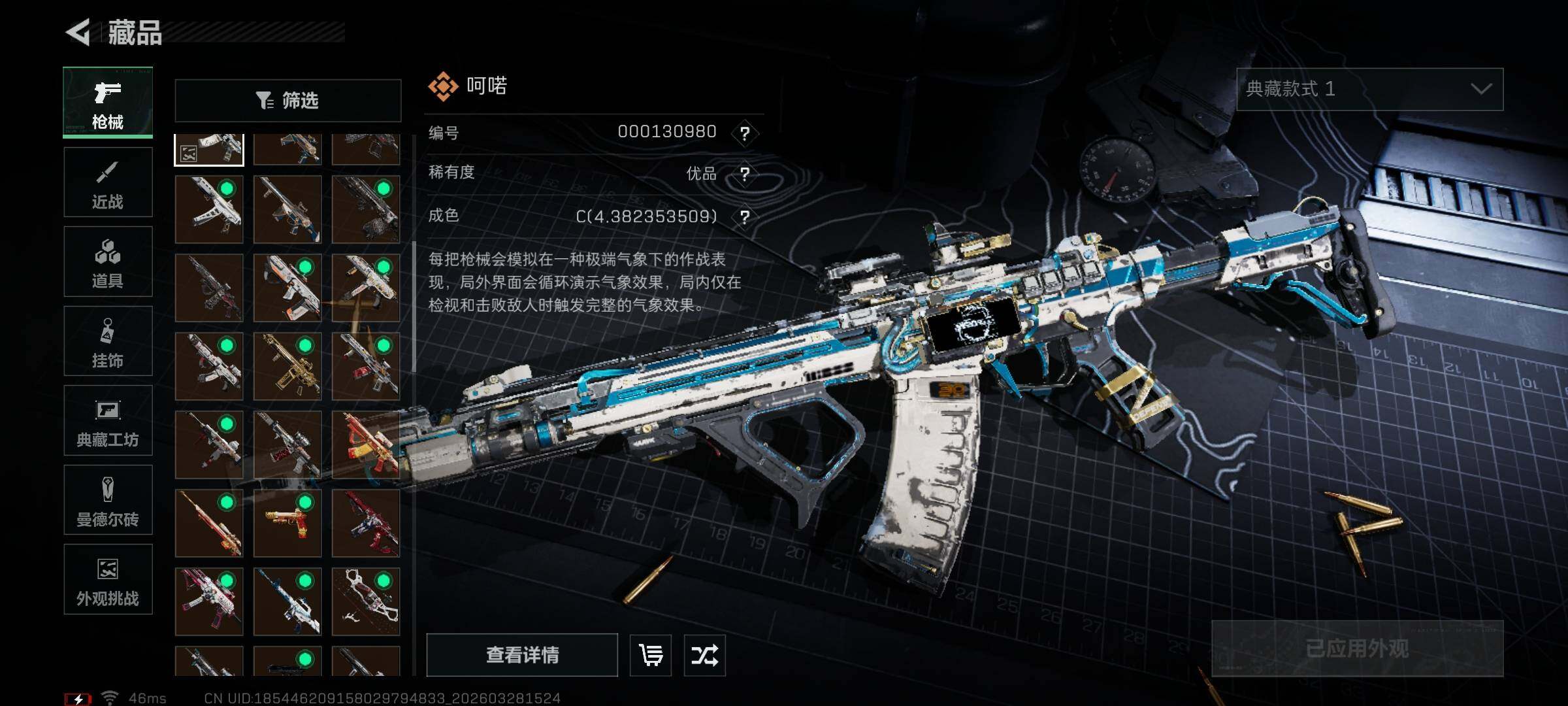Select the gold pistol skin thumbnail
This screenshot has width=1568, height=706.
pos(287,523)
